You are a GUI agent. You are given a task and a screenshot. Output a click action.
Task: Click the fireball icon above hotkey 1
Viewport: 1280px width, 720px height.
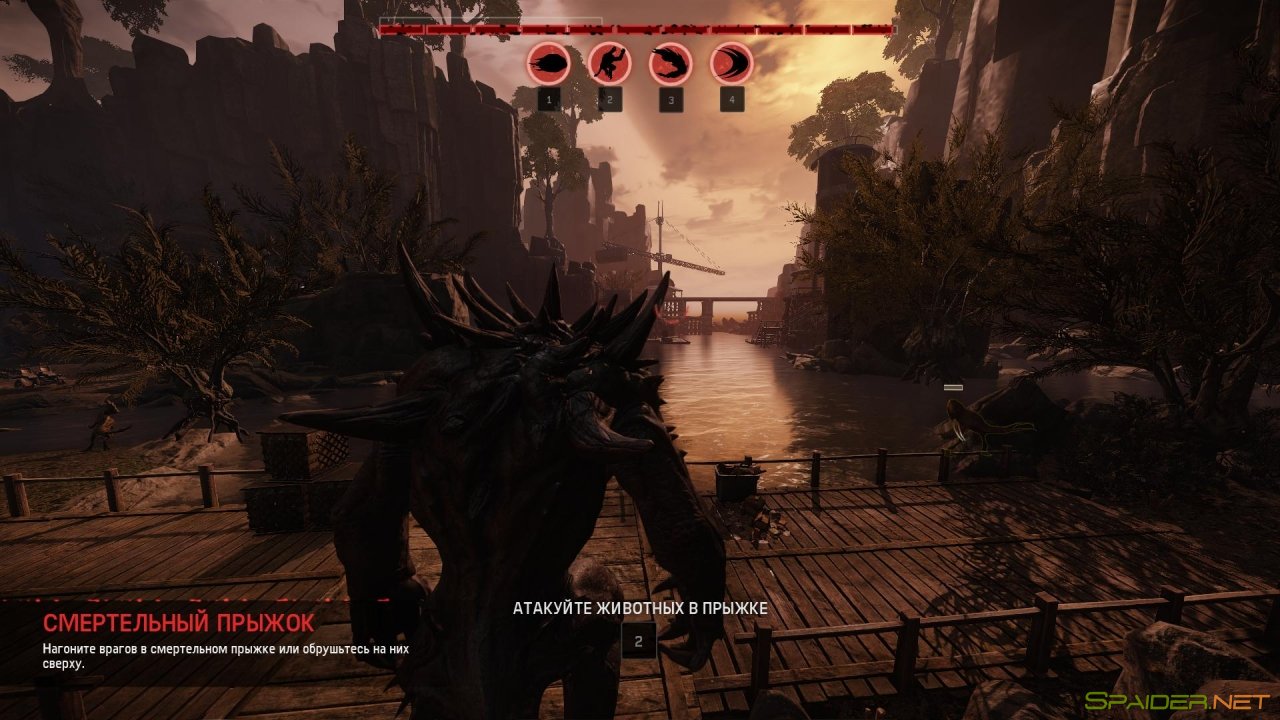548,63
